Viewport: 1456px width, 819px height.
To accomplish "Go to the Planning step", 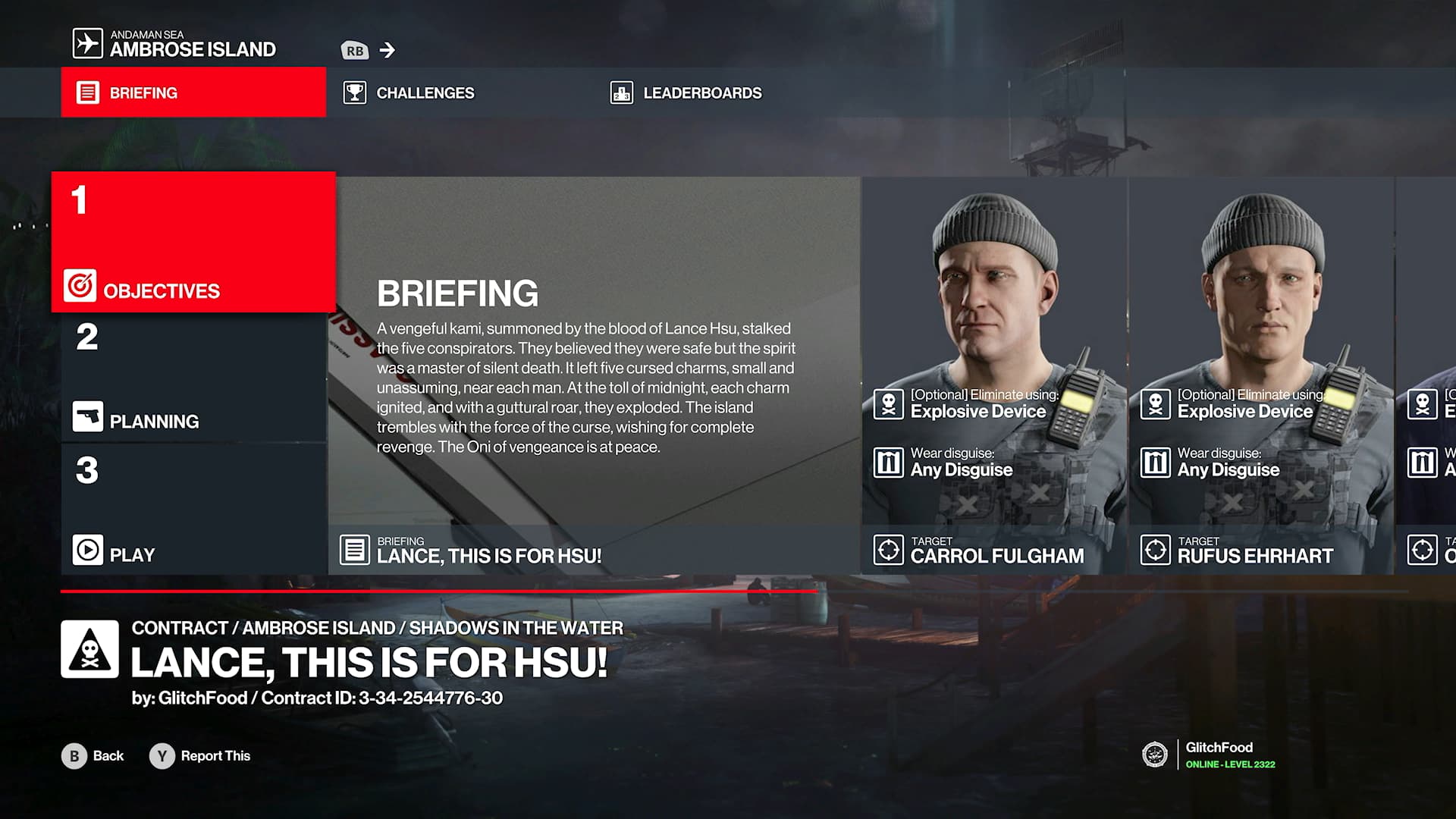I will pyautogui.click(x=193, y=378).
